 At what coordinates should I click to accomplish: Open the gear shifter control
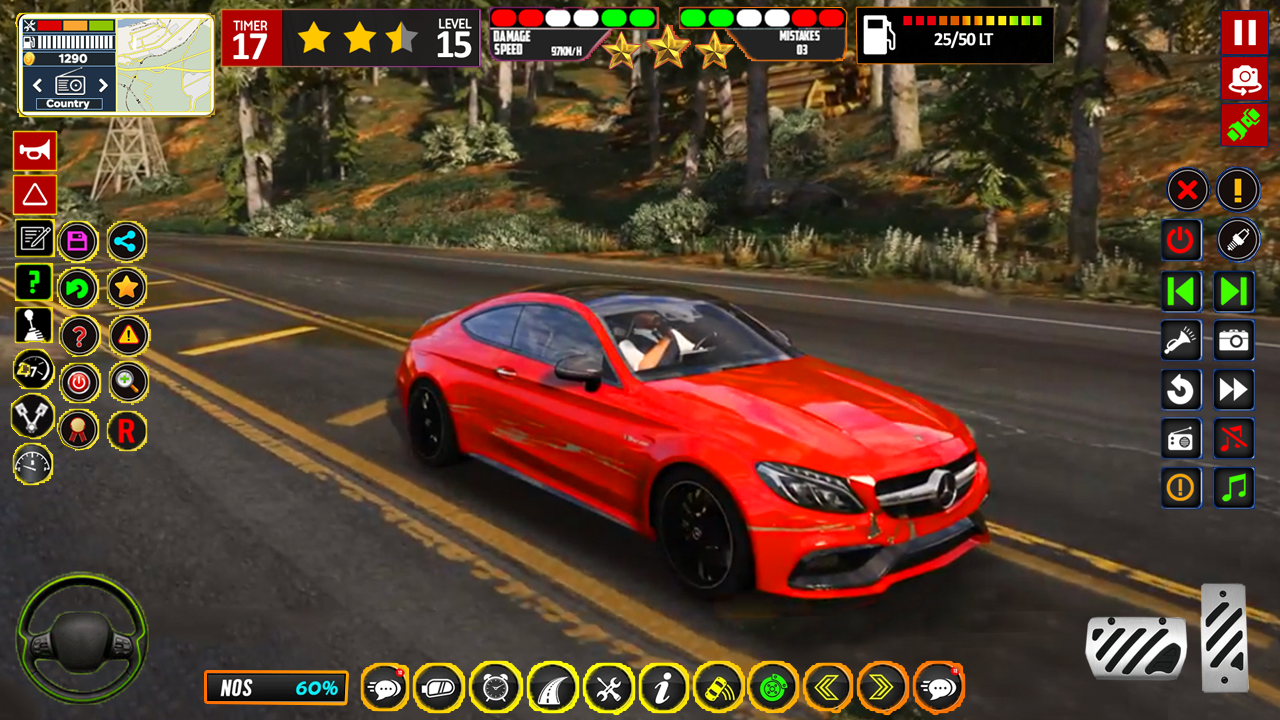(34, 326)
